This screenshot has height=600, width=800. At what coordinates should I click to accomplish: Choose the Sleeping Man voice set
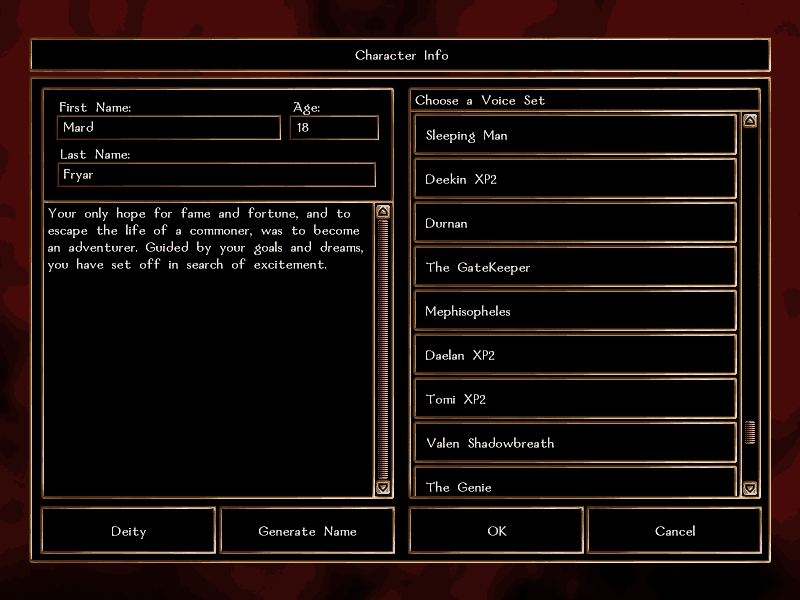point(575,135)
